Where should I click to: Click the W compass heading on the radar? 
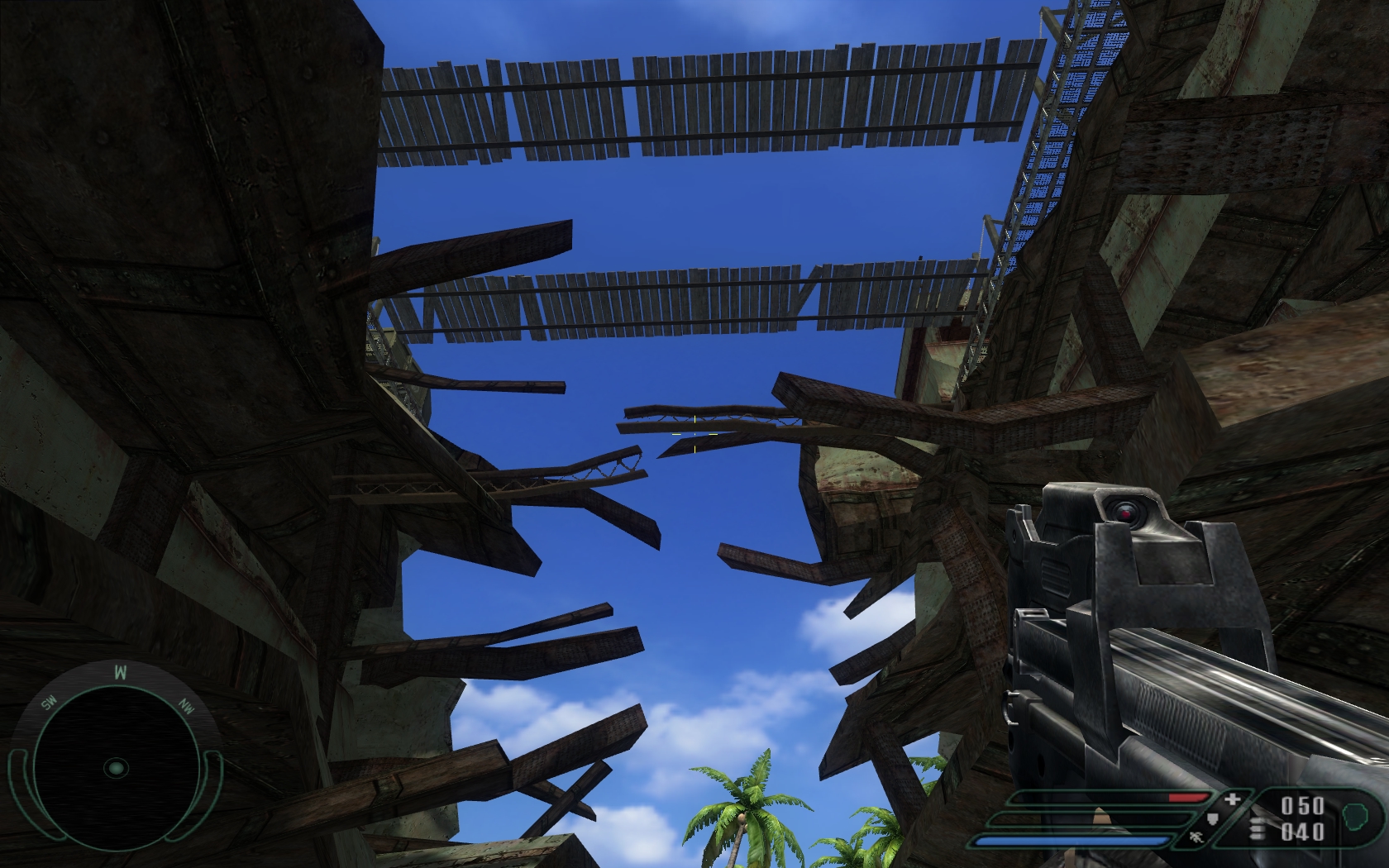coord(120,672)
